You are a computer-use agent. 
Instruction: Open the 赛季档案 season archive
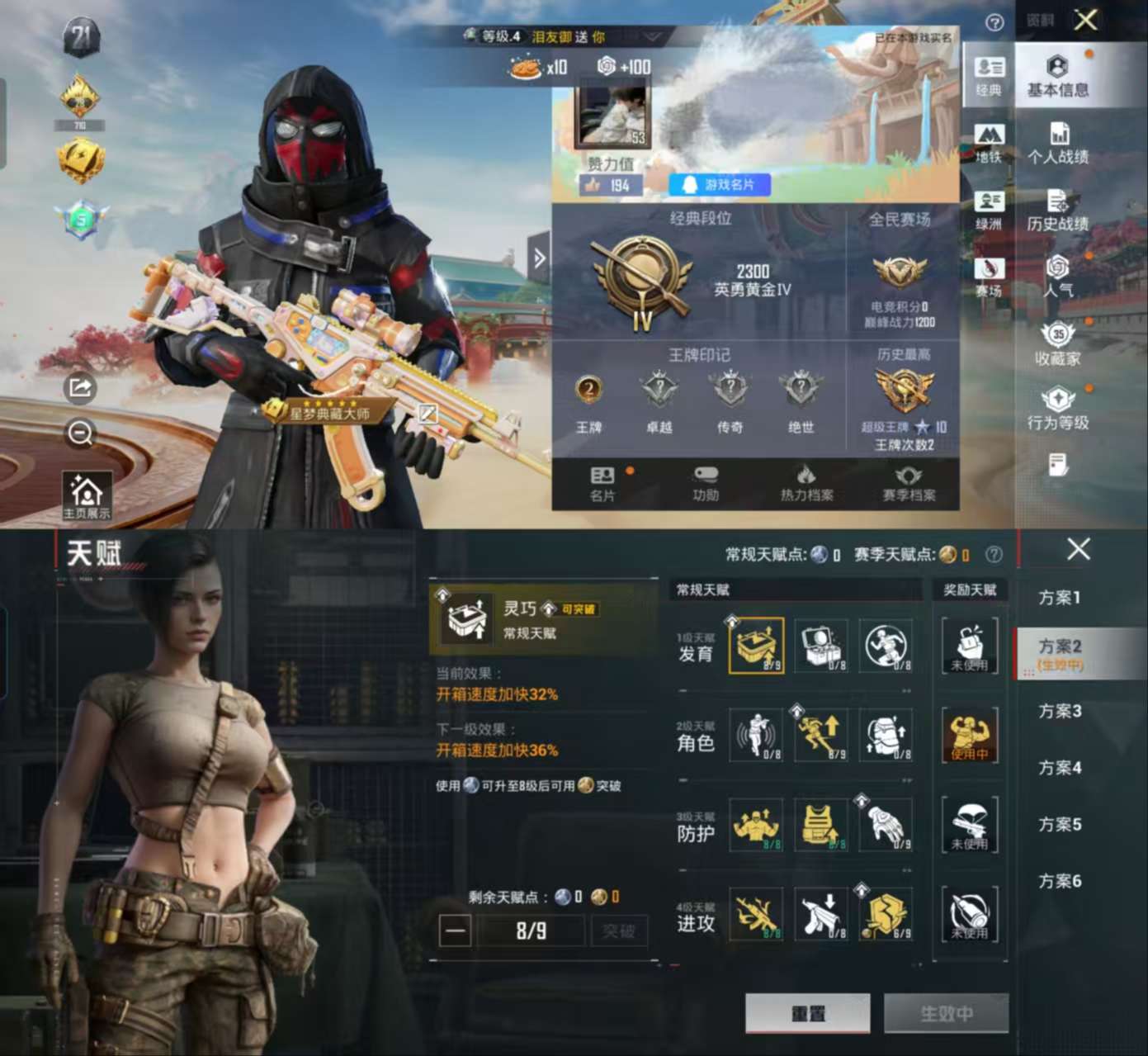click(x=909, y=483)
